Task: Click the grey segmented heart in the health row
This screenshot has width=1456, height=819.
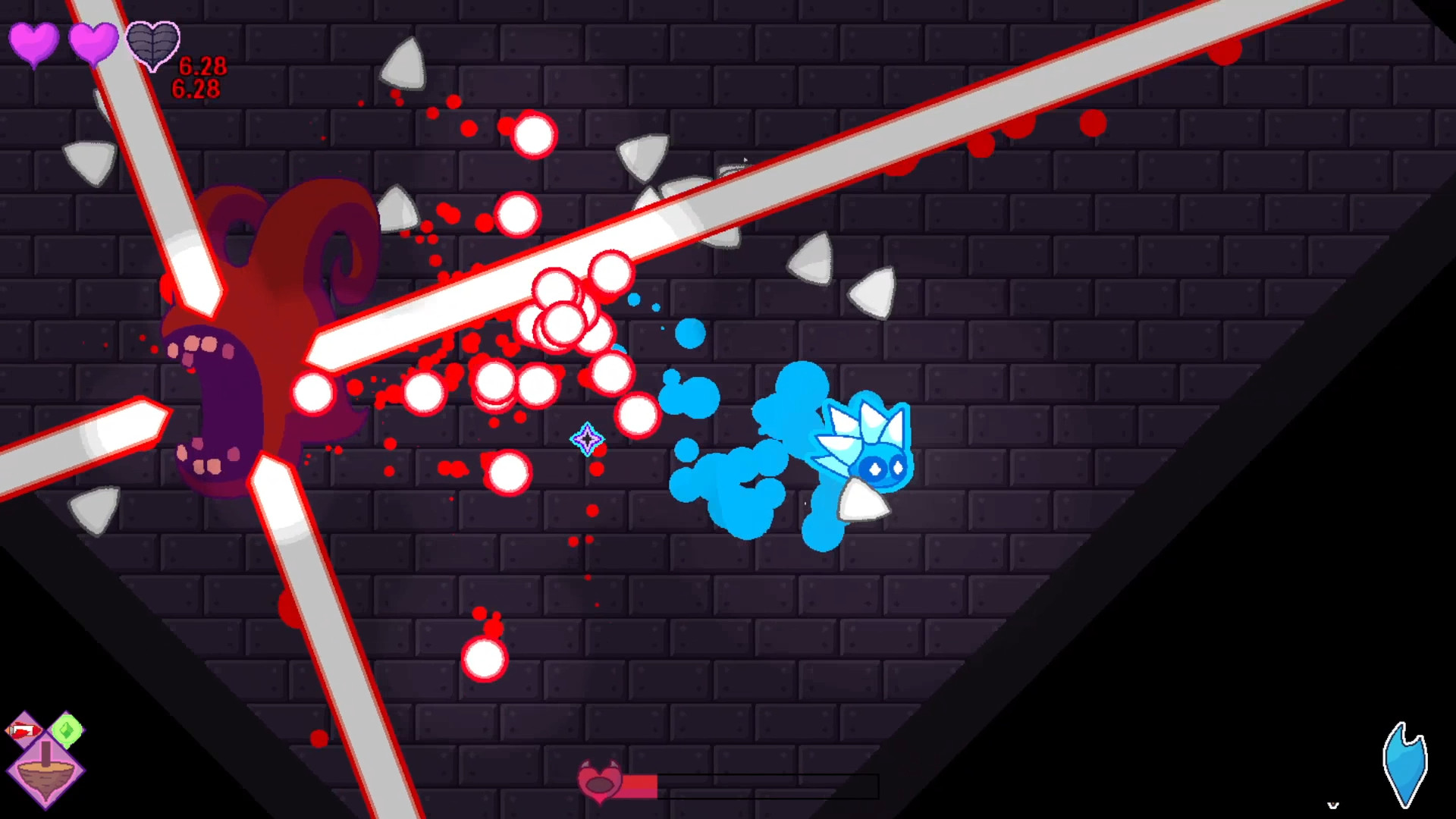Action: (x=153, y=45)
